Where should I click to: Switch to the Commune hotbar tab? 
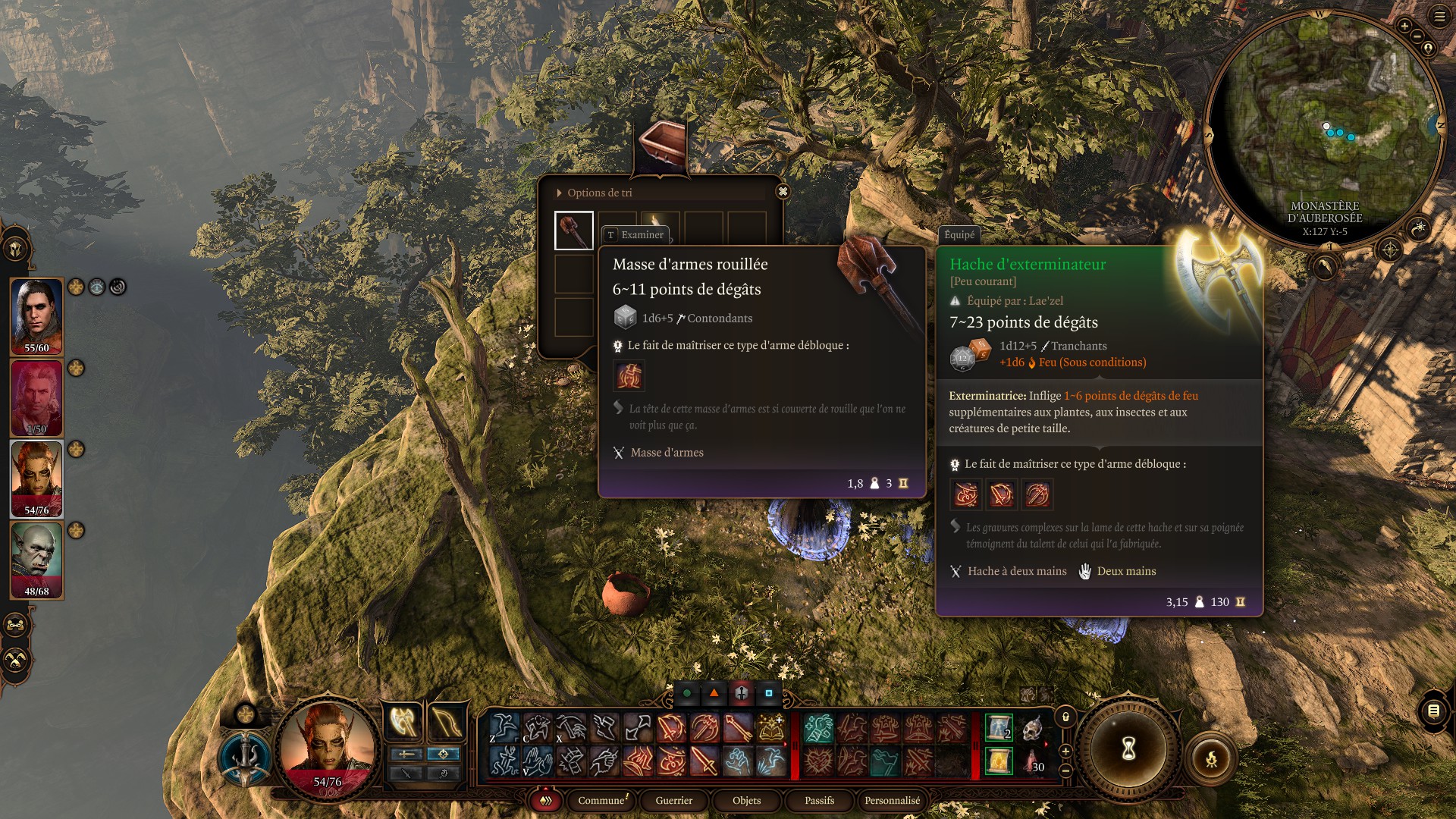click(x=601, y=801)
